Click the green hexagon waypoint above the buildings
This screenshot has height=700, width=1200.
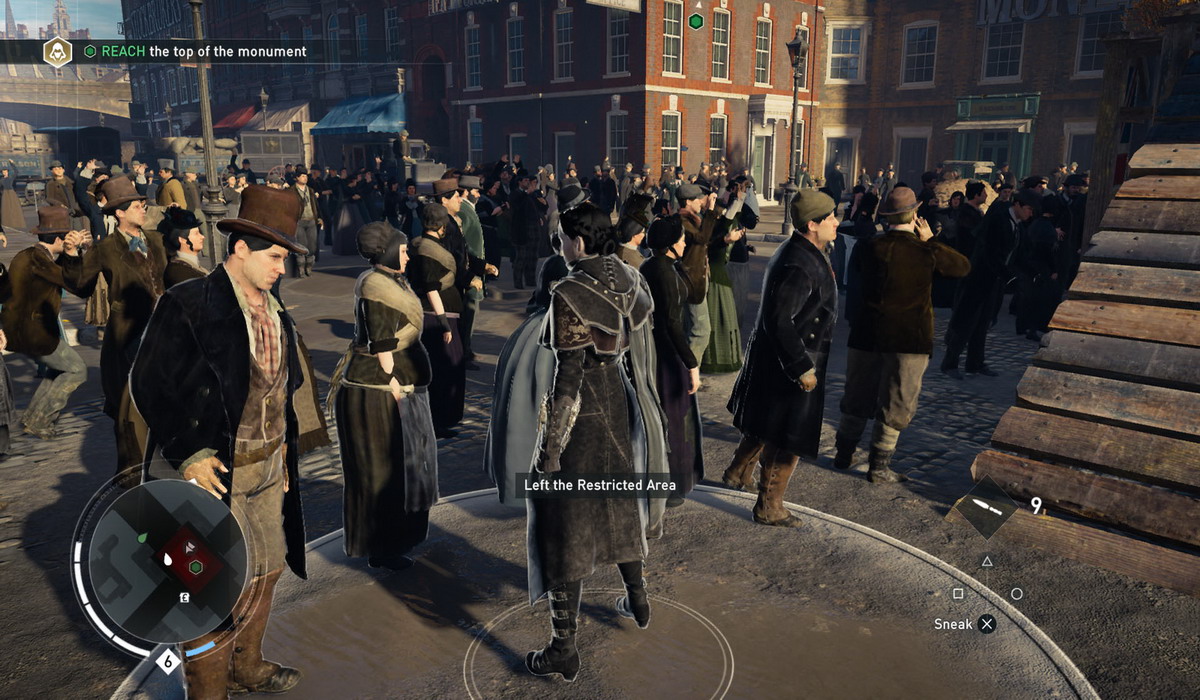[x=696, y=21]
